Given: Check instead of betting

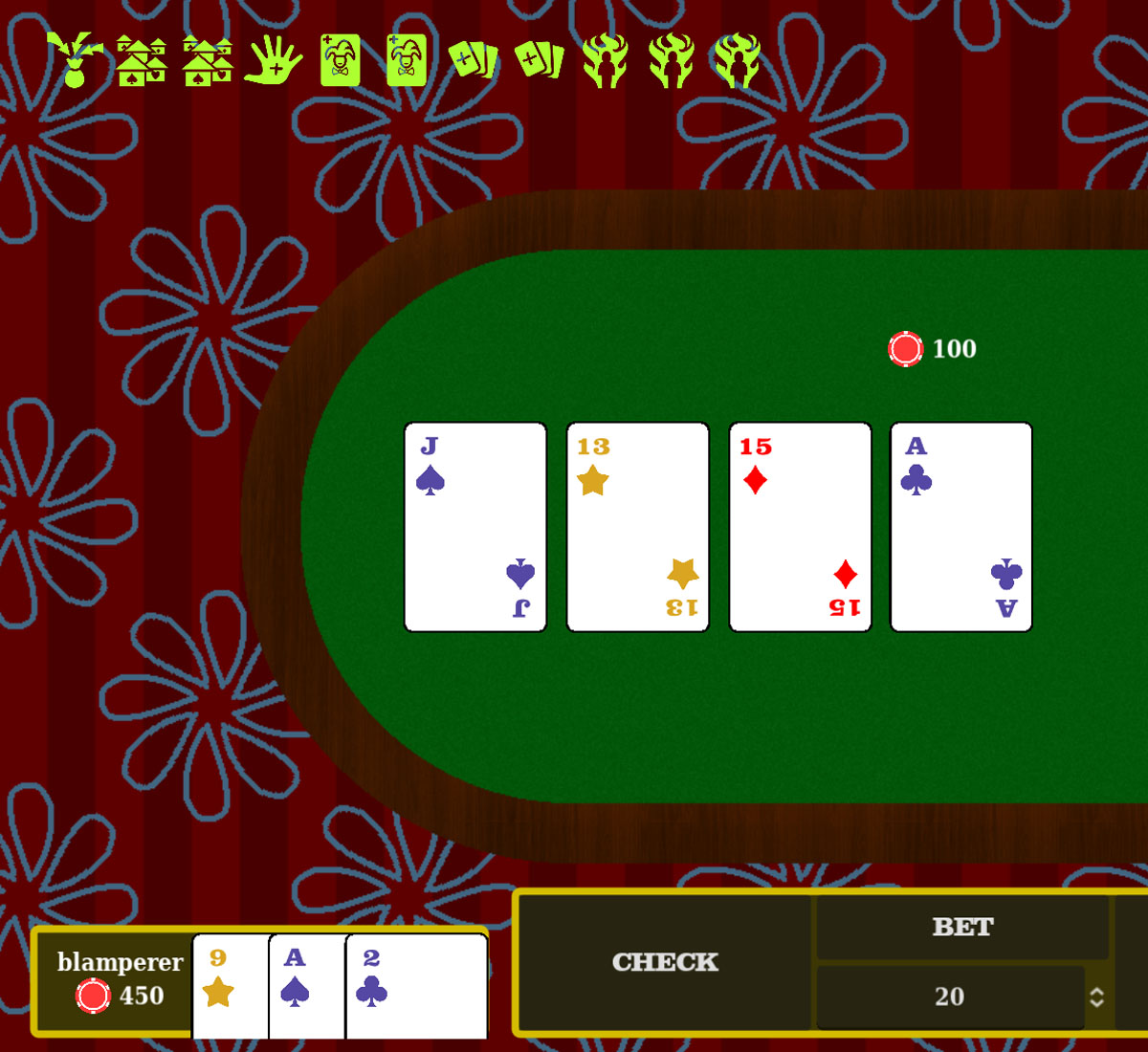Looking at the screenshot, I should (665, 962).
